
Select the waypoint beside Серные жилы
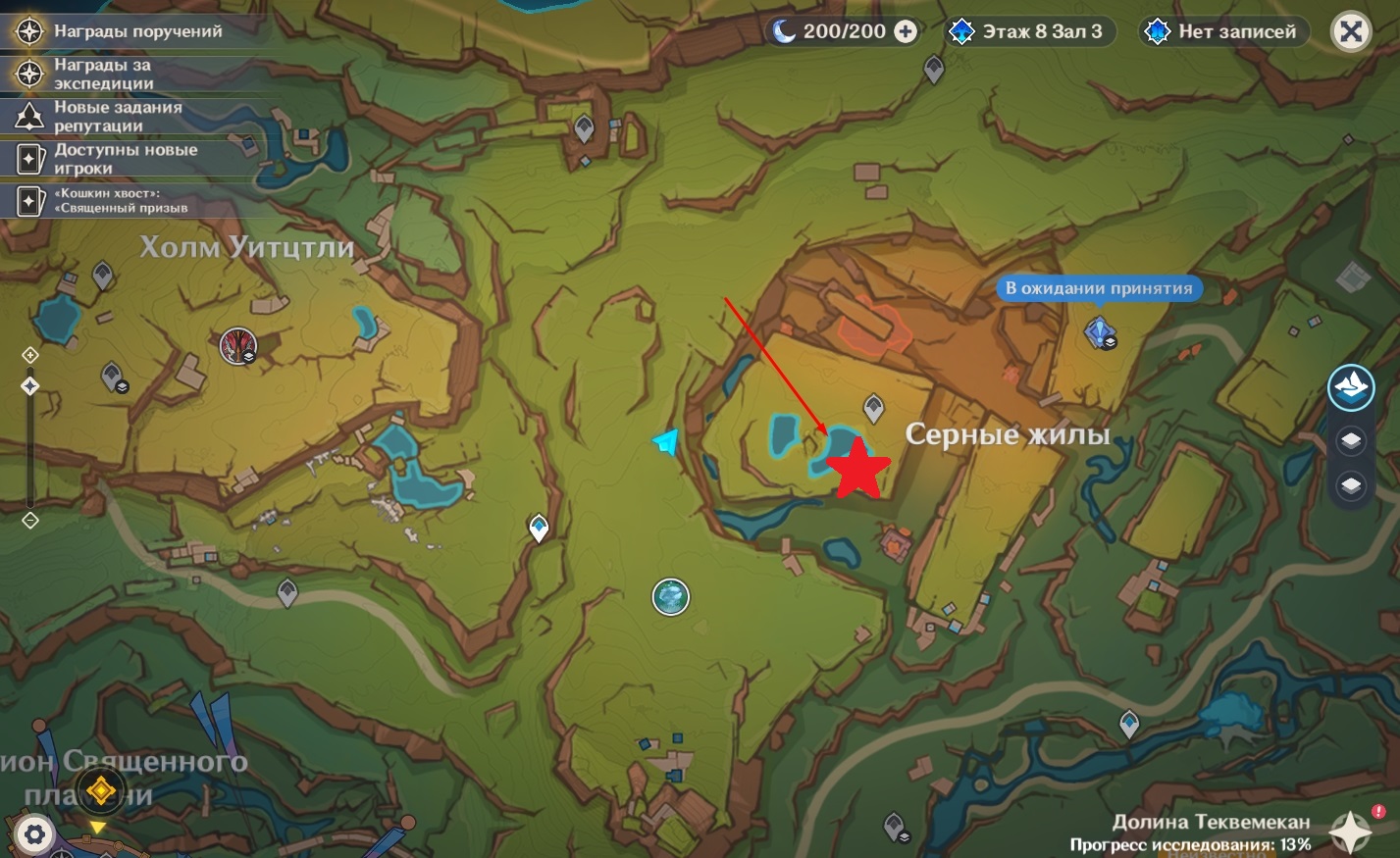[x=873, y=407]
